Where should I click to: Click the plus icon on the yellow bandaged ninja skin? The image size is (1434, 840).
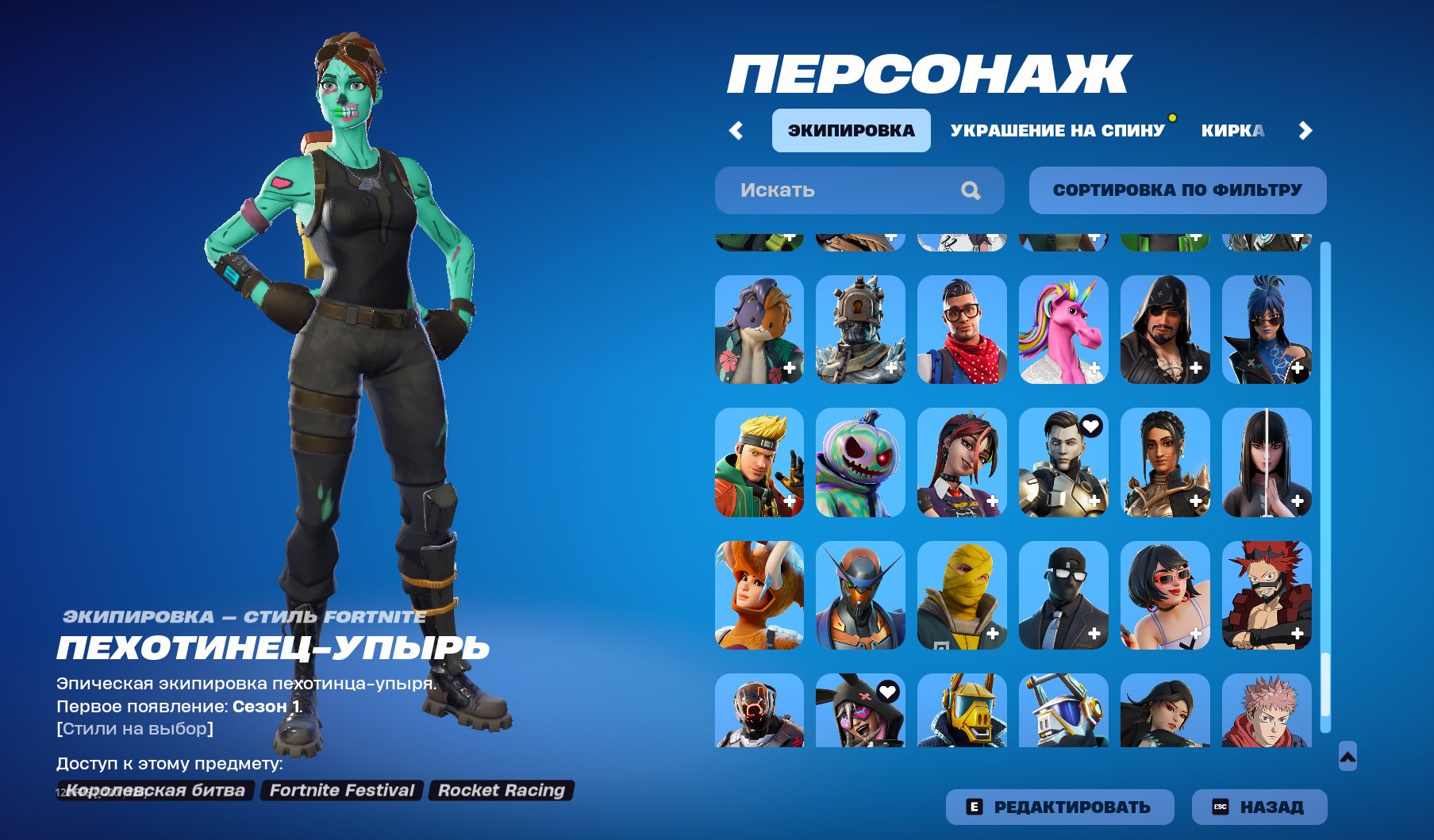(991, 633)
